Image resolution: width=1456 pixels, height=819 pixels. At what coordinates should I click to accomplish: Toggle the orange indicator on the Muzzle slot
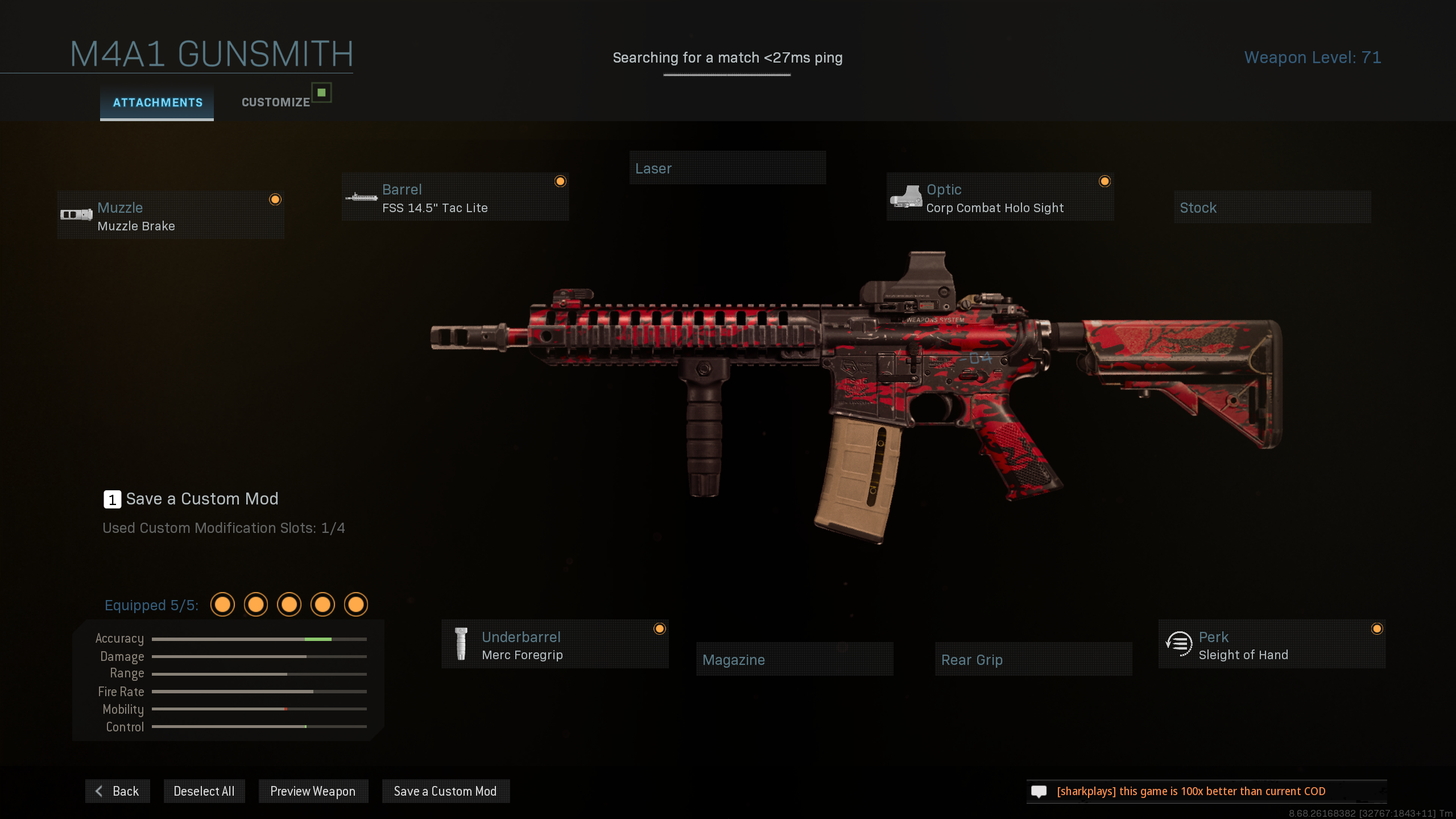tap(276, 200)
